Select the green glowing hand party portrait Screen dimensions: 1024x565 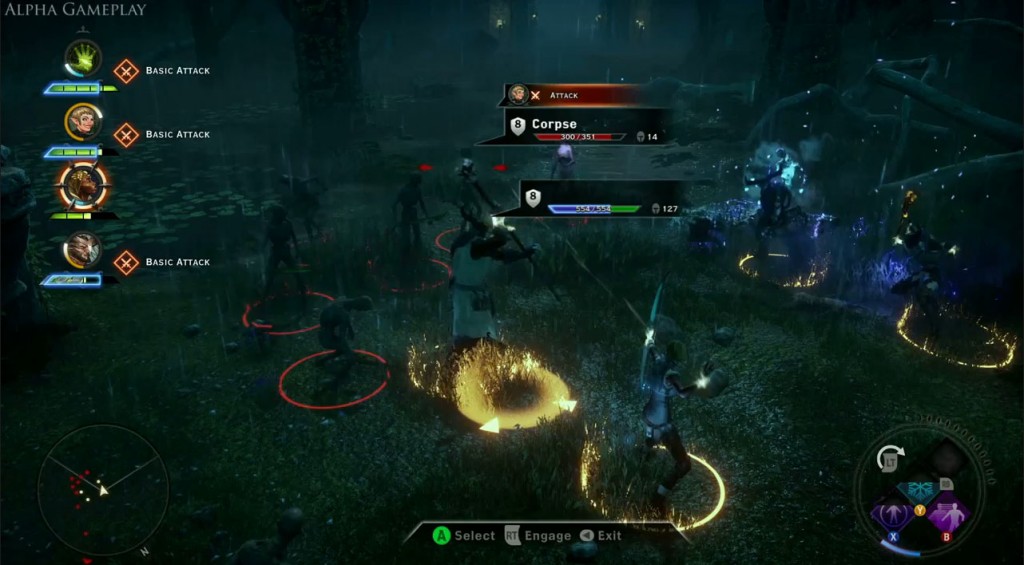coord(83,60)
